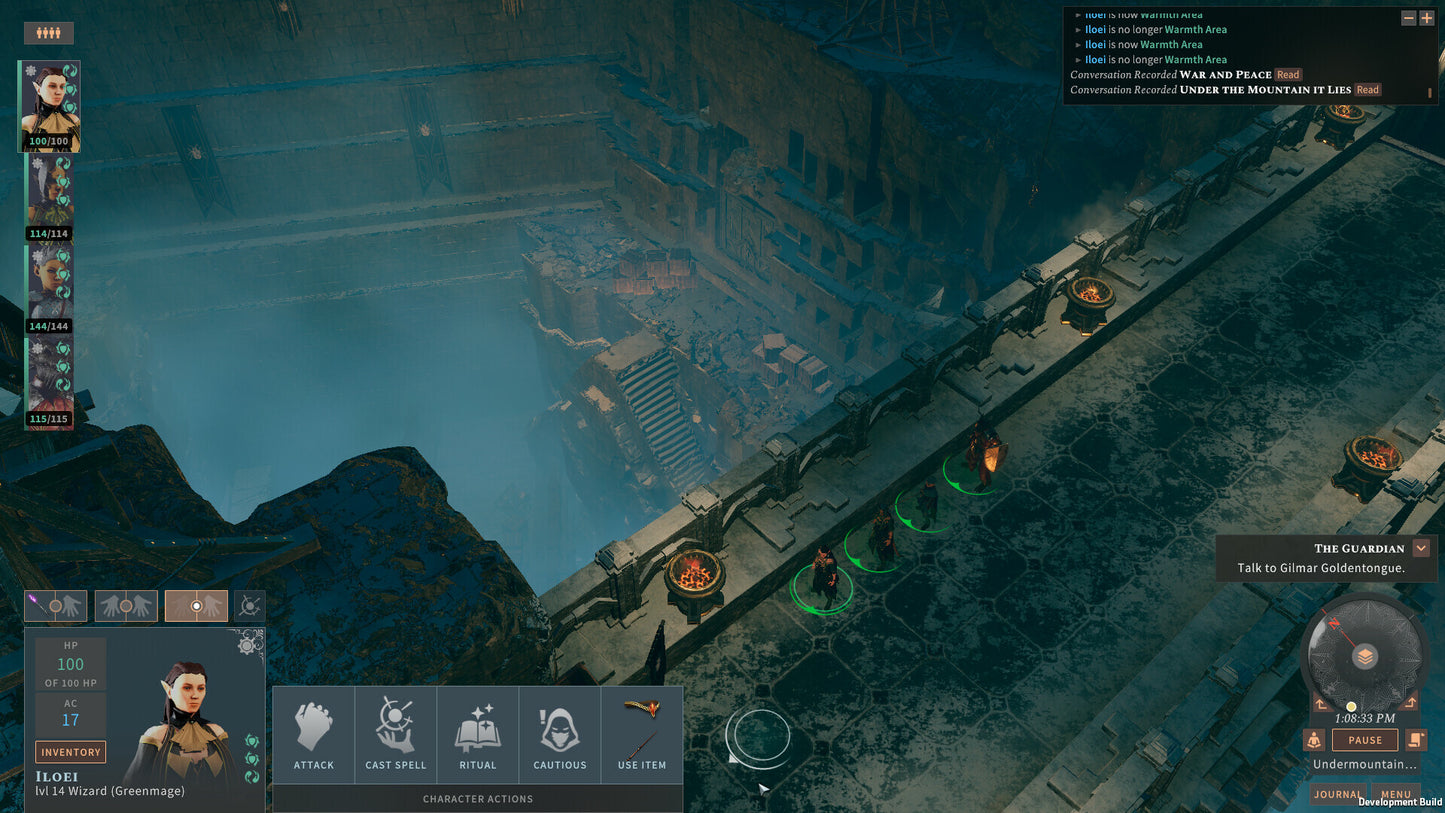The height and width of the screenshot is (813, 1445).
Task: Open Iloei's Inventory
Action: (70, 751)
